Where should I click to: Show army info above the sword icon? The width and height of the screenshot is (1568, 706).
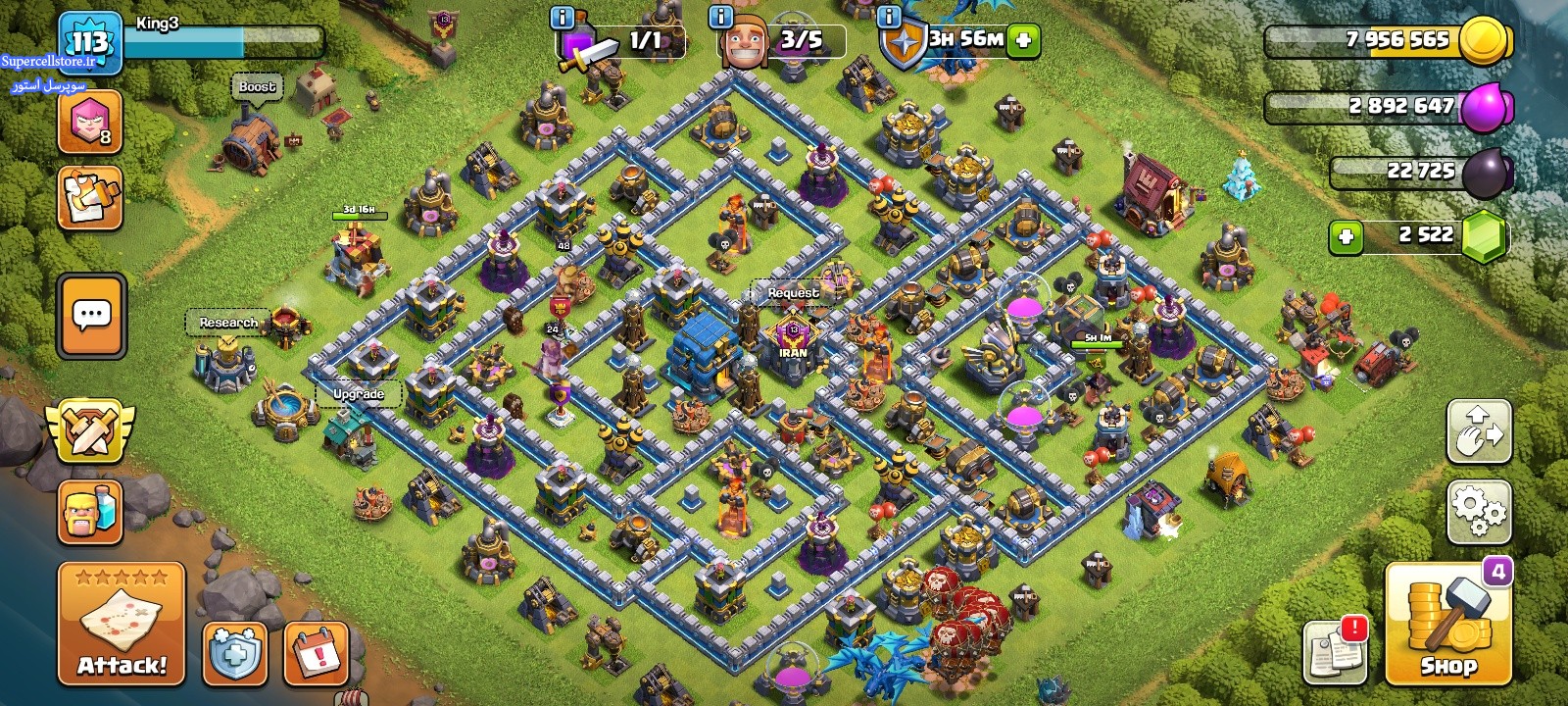click(x=563, y=17)
